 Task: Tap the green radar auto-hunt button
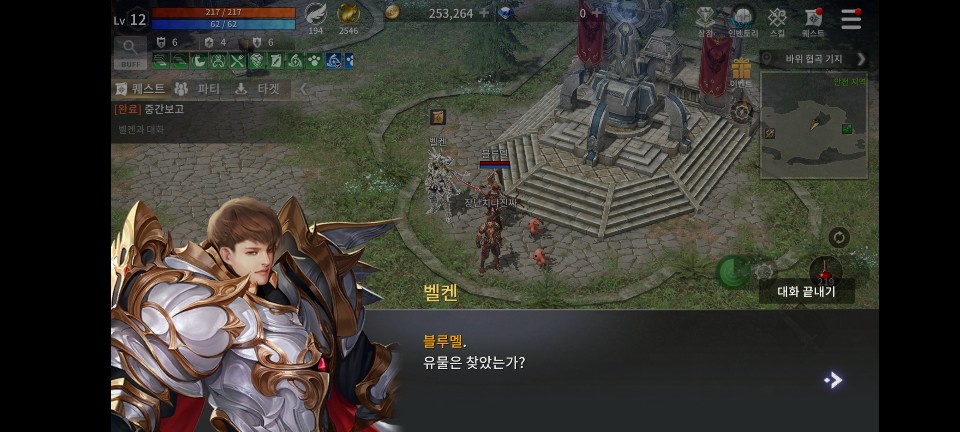pos(733,270)
